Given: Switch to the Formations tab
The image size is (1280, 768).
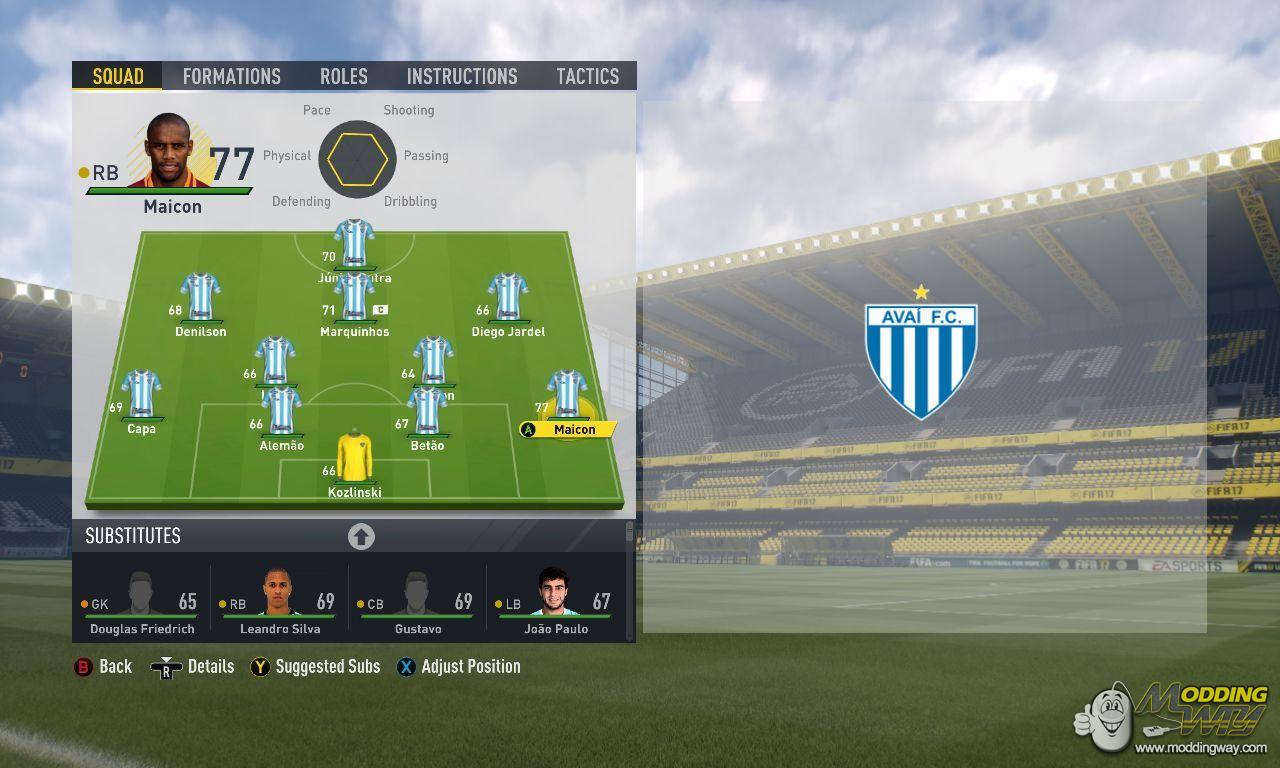Looking at the screenshot, I should pos(231,76).
